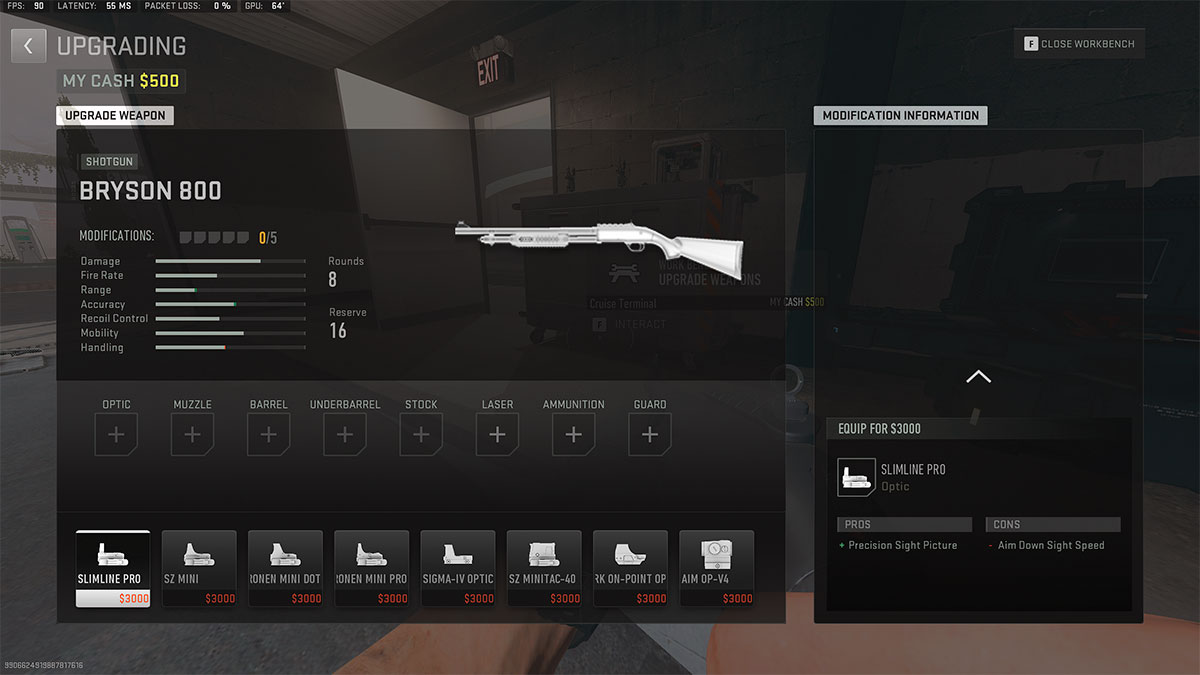Open the Underbarrel attachment slot
This screenshot has width=1200, height=675.
tap(345, 435)
